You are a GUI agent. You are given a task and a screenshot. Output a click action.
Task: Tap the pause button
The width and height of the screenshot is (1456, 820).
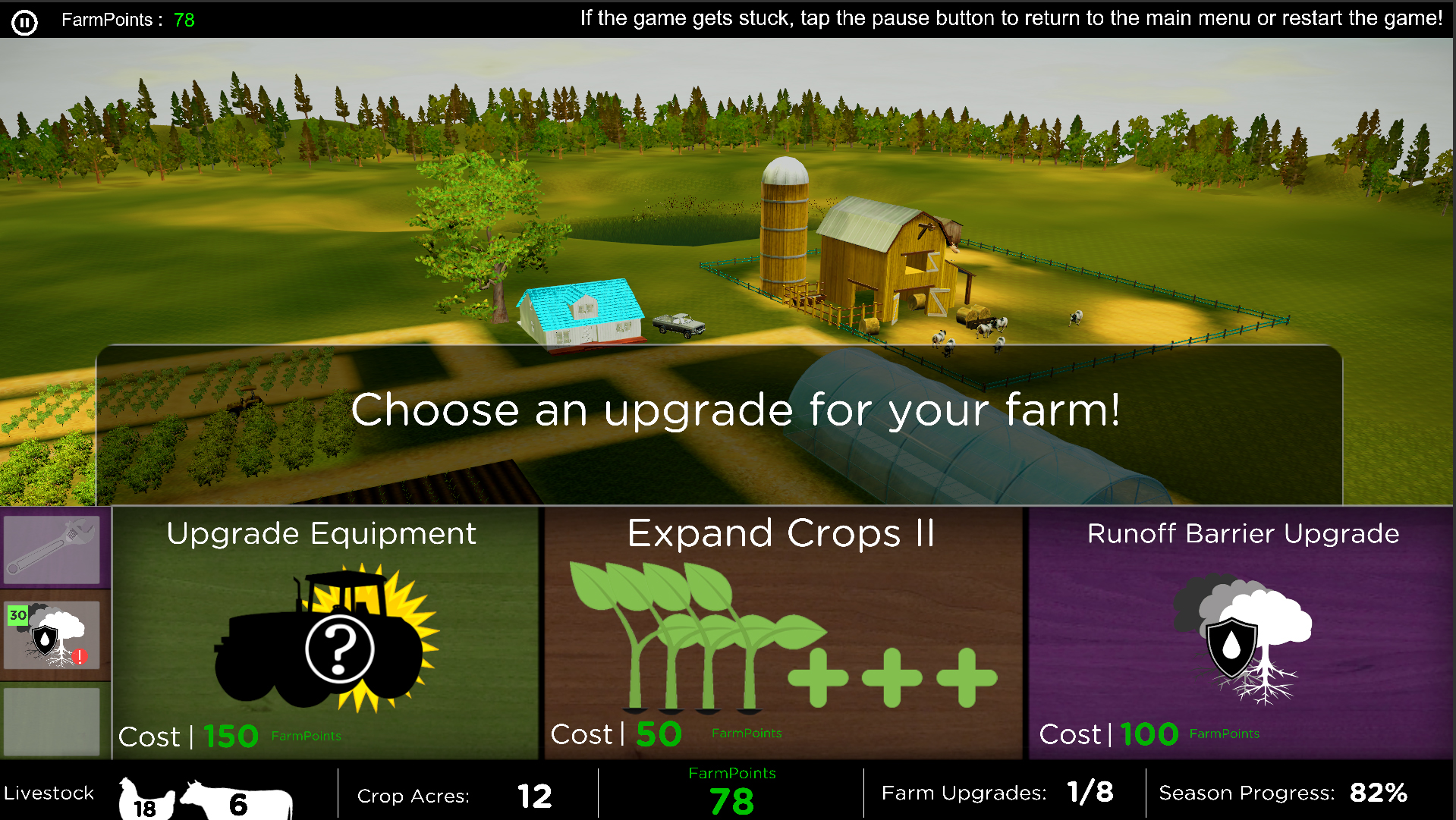(x=24, y=22)
